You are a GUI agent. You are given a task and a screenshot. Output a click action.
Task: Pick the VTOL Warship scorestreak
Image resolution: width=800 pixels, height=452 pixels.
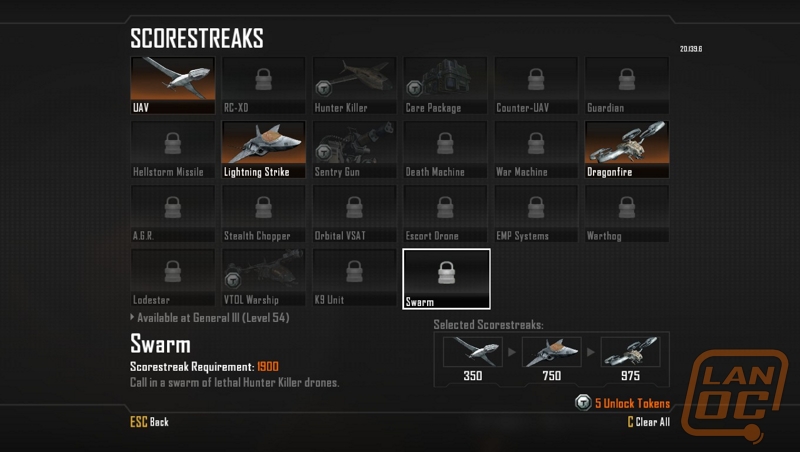click(x=264, y=277)
